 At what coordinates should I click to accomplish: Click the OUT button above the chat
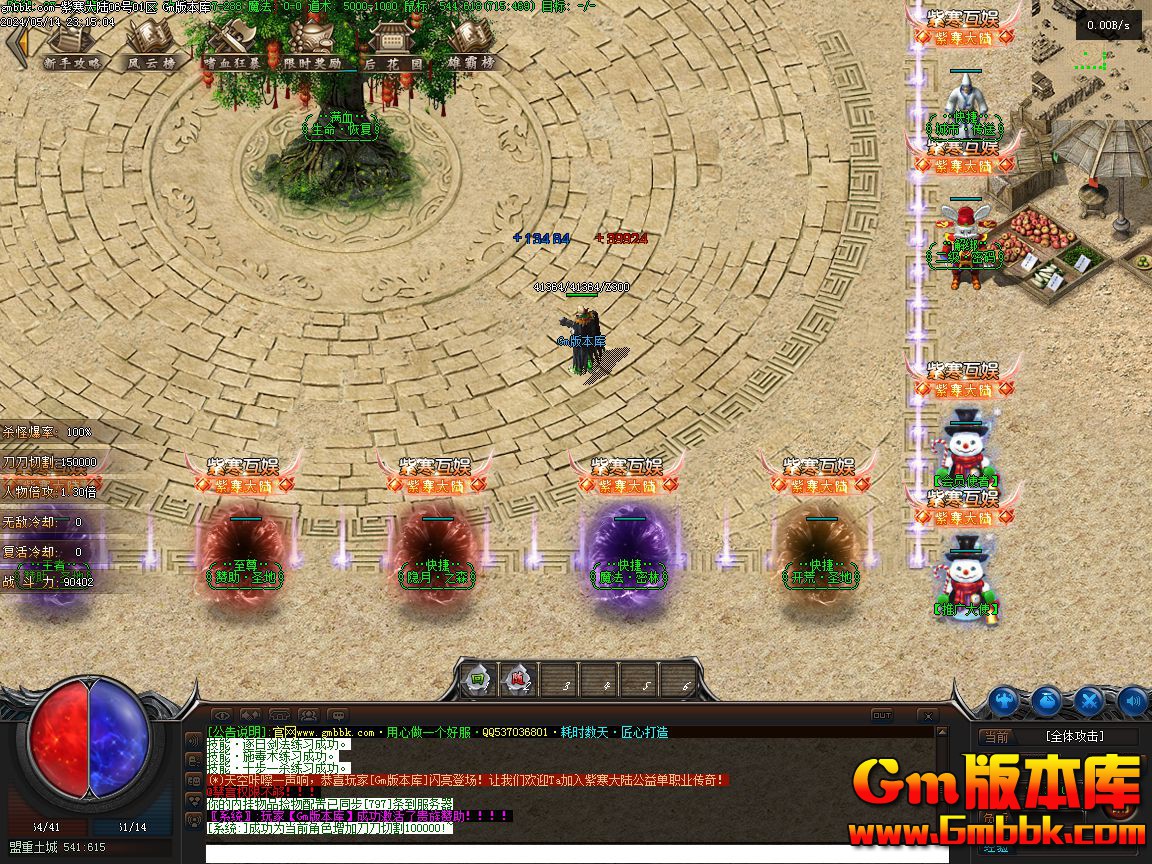click(881, 716)
